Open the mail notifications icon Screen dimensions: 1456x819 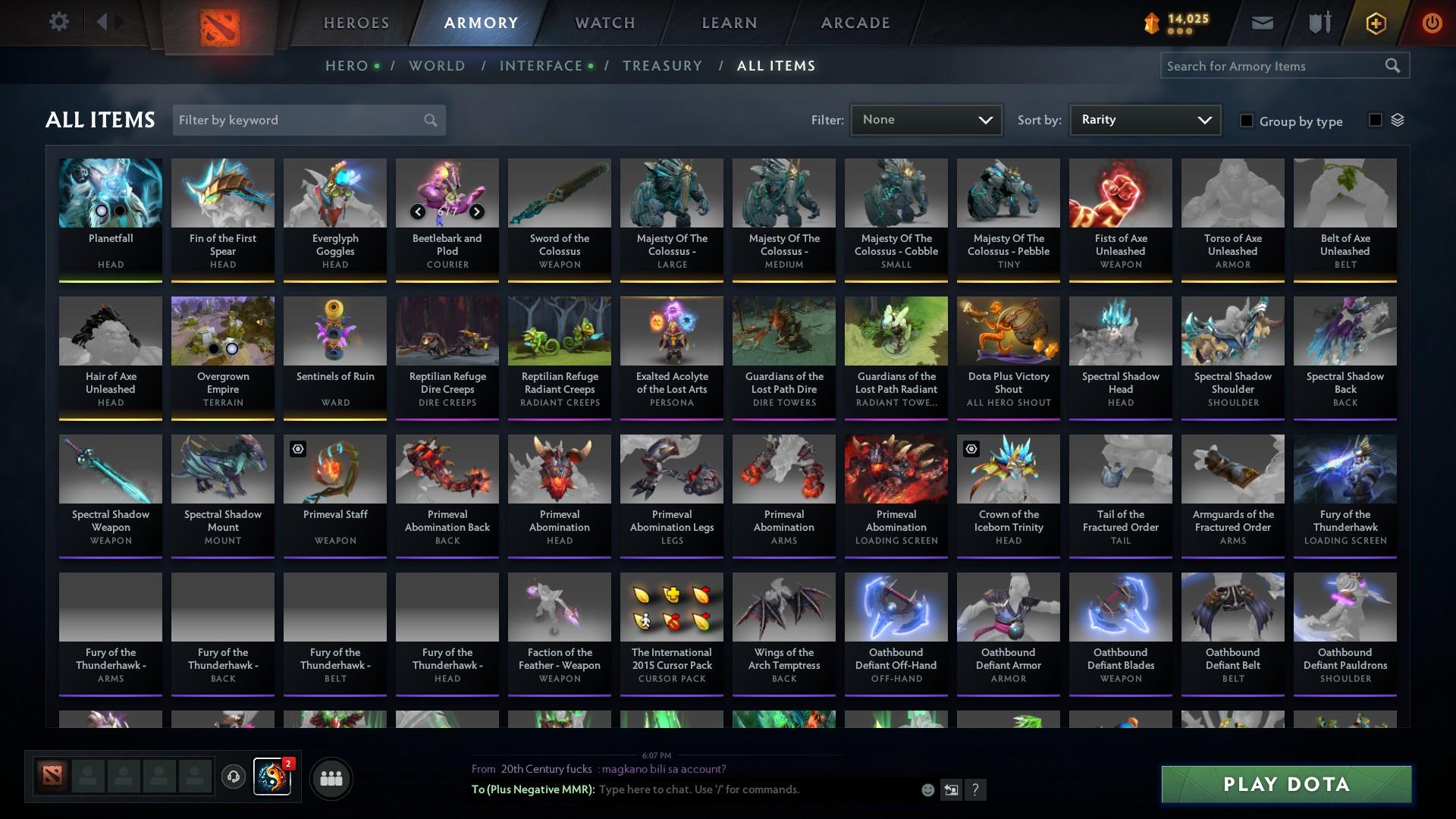click(x=1262, y=22)
